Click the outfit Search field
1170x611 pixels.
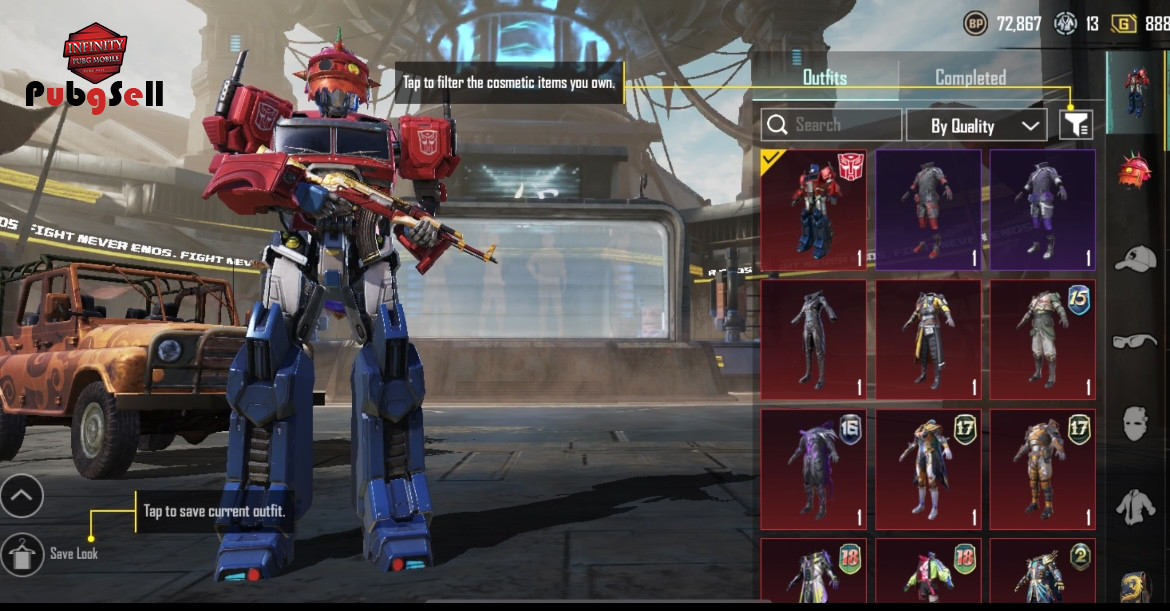pos(831,125)
